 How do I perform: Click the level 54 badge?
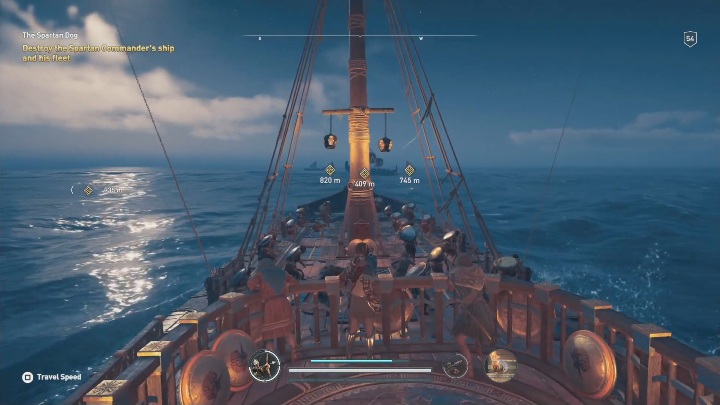(690, 39)
